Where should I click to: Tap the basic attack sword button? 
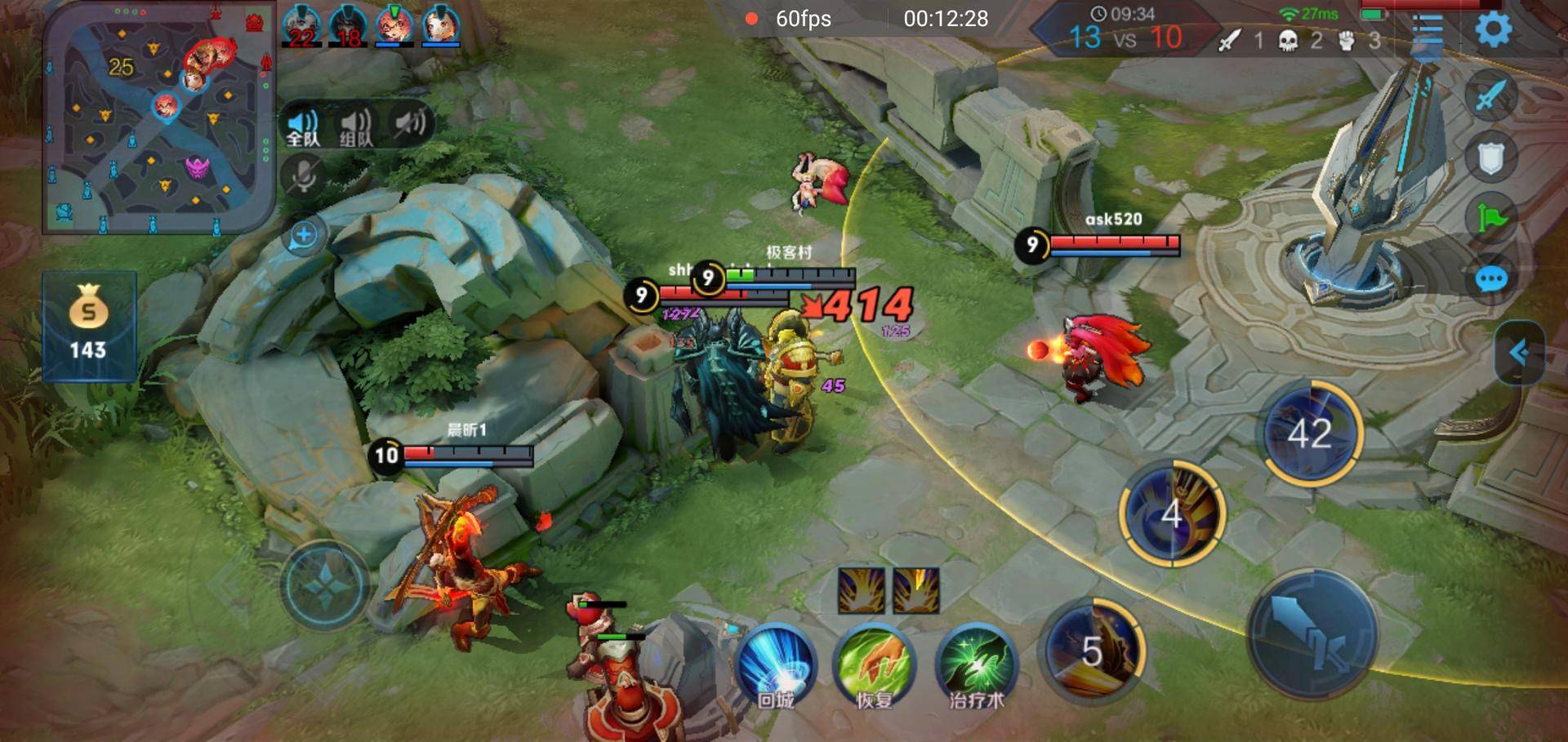point(1312,634)
